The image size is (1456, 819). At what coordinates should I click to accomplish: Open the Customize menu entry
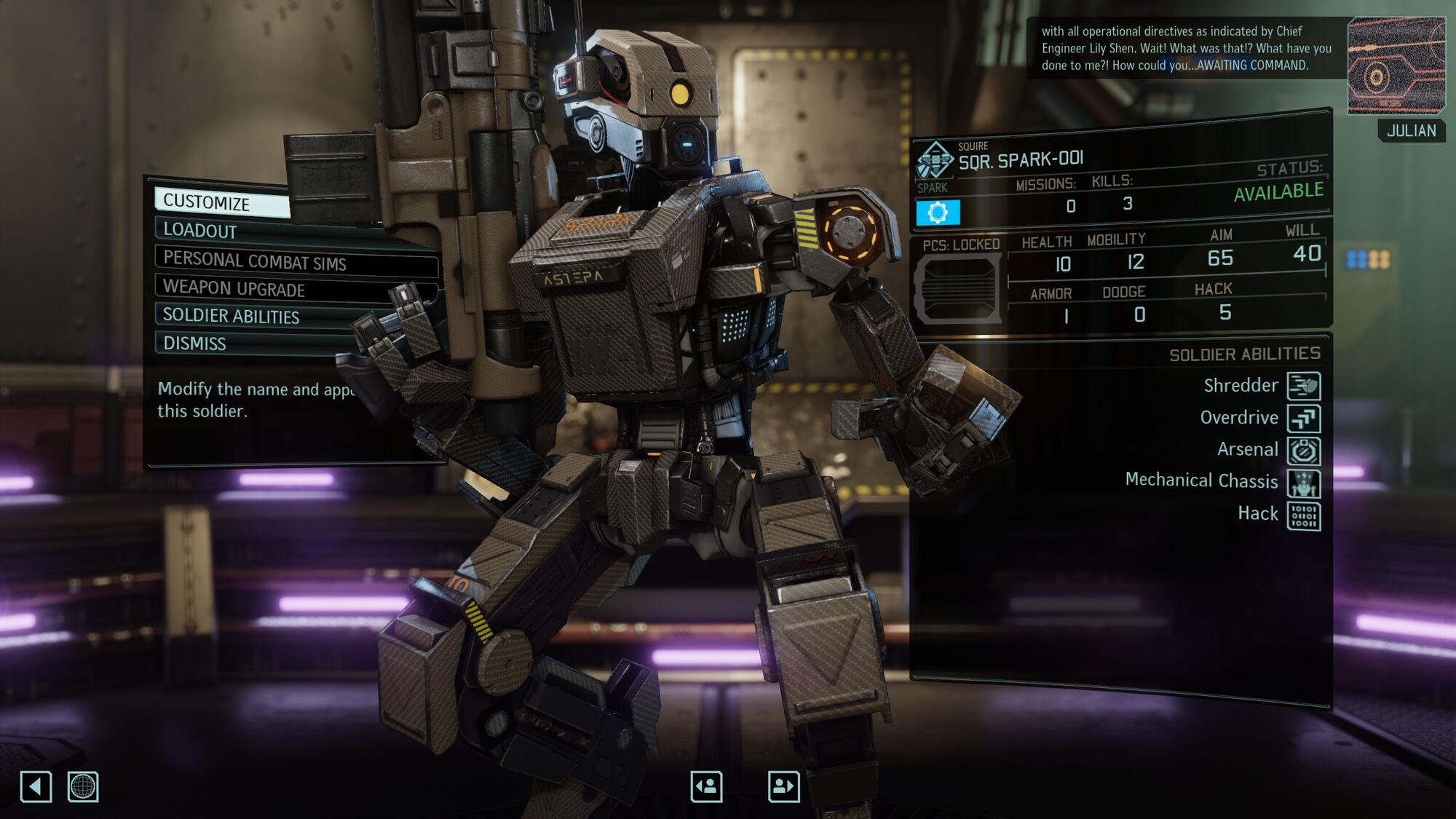222,202
